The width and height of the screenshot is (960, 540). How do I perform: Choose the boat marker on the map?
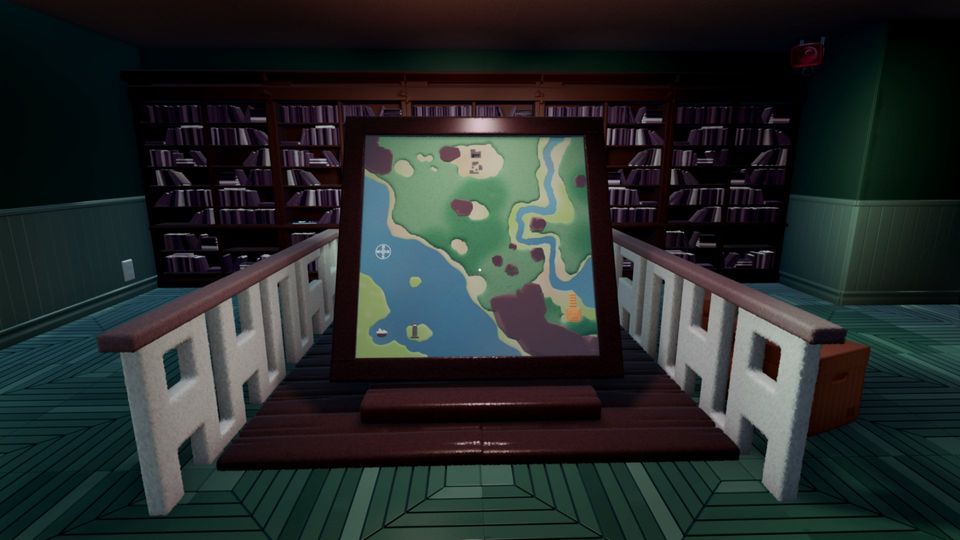(381, 330)
